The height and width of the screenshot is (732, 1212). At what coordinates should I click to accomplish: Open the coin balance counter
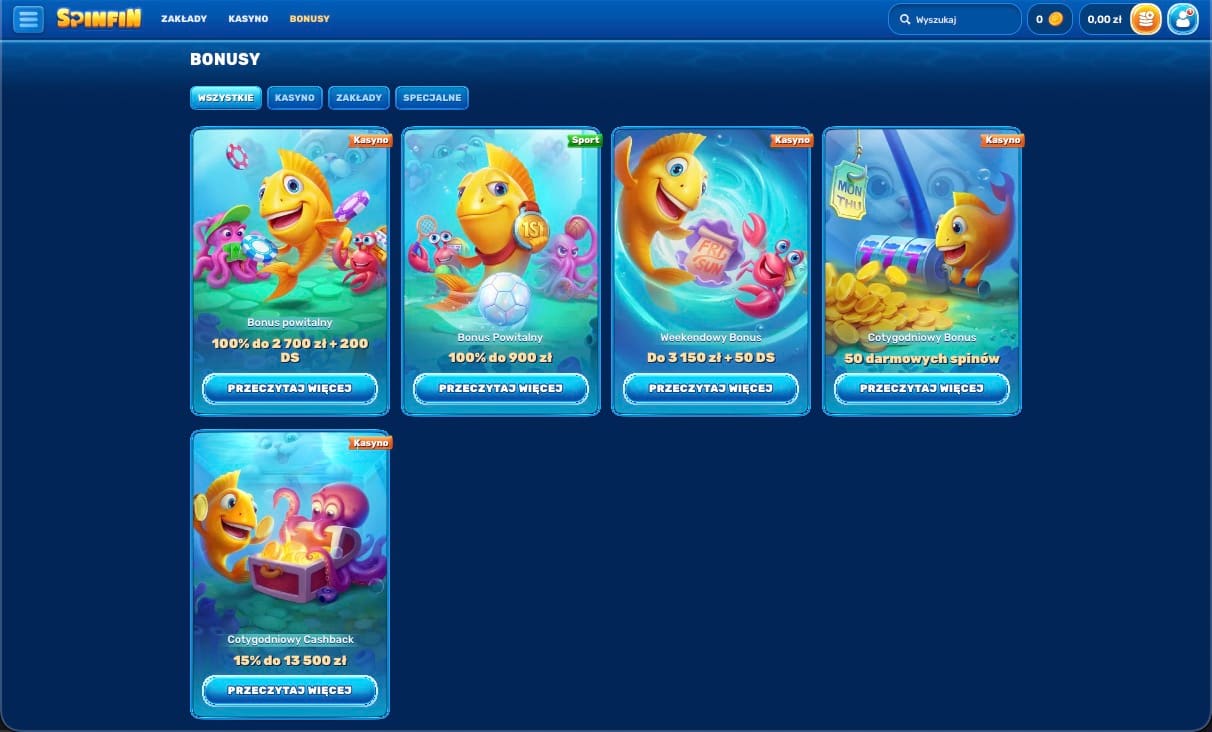tap(1049, 19)
